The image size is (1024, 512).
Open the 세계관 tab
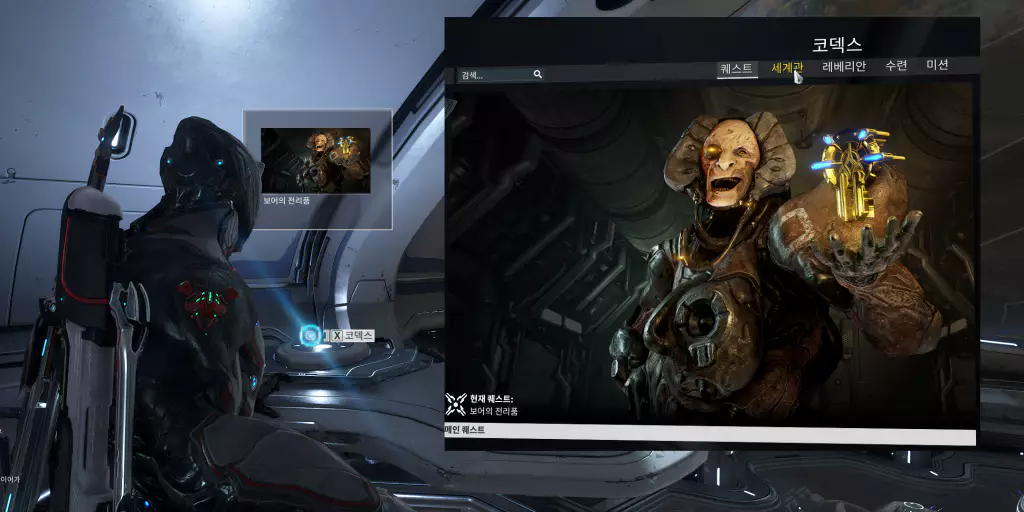(x=786, y=68)
